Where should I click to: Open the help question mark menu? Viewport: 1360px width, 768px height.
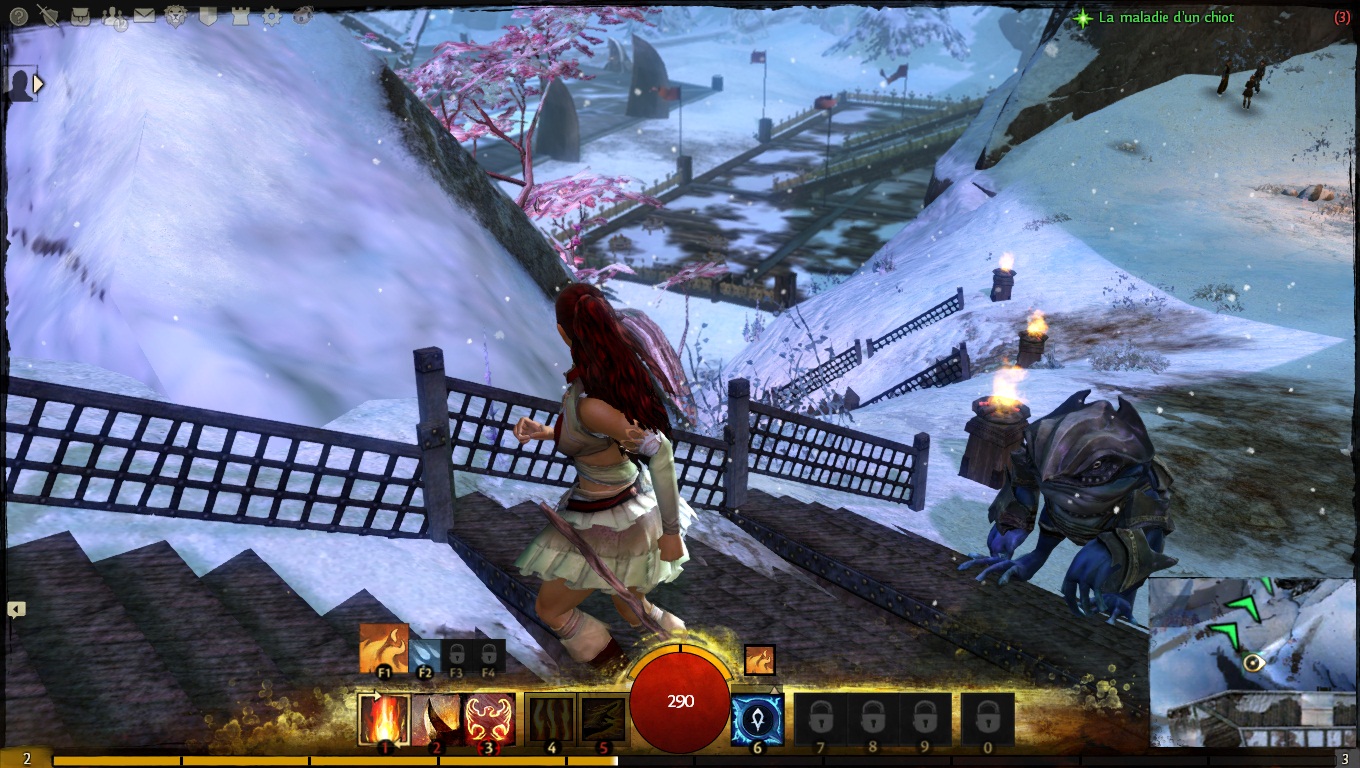(18, 16)
